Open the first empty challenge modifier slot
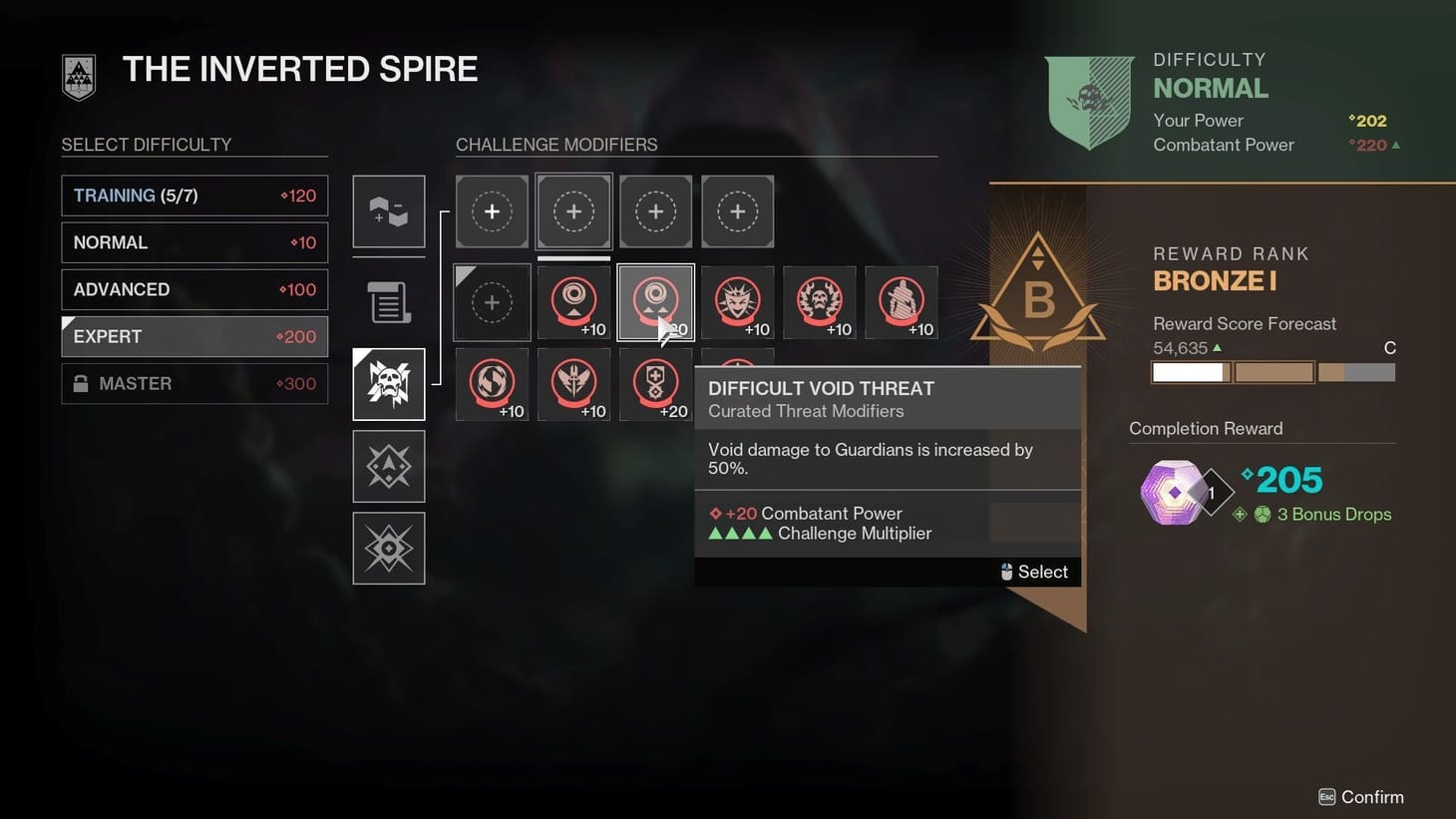The image size is (1456, 819). [492, 210]
